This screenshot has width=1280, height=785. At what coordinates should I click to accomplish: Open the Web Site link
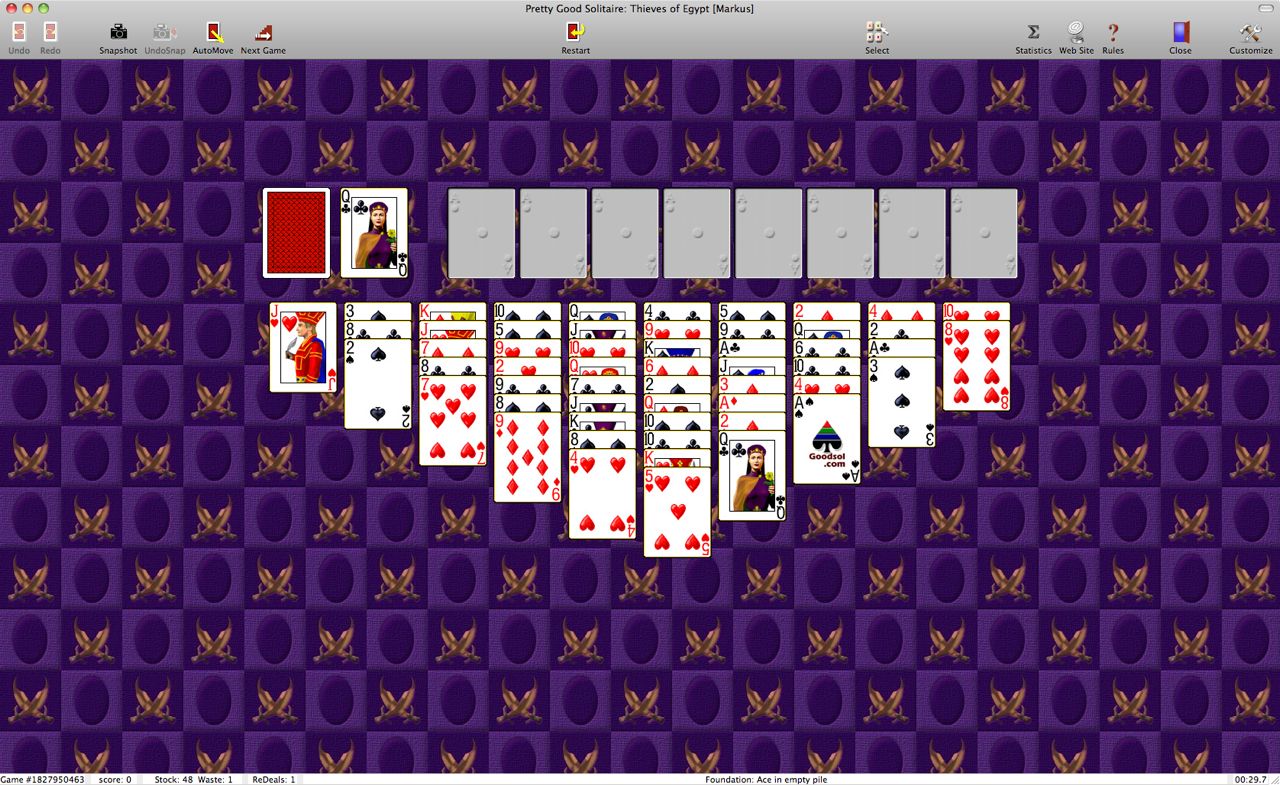(1076, 38)
